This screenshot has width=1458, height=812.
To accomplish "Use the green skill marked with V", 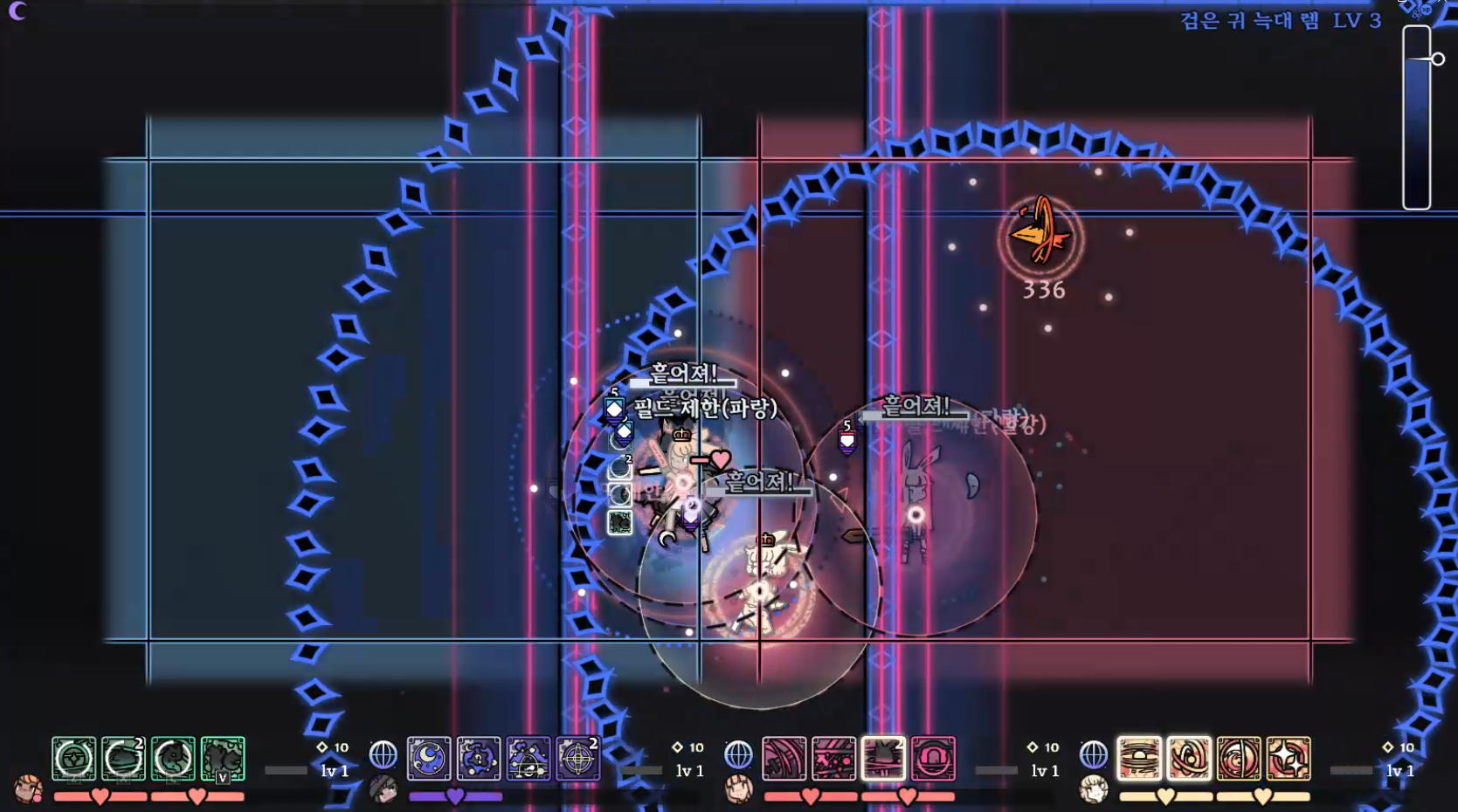I will tap(223, 759).
